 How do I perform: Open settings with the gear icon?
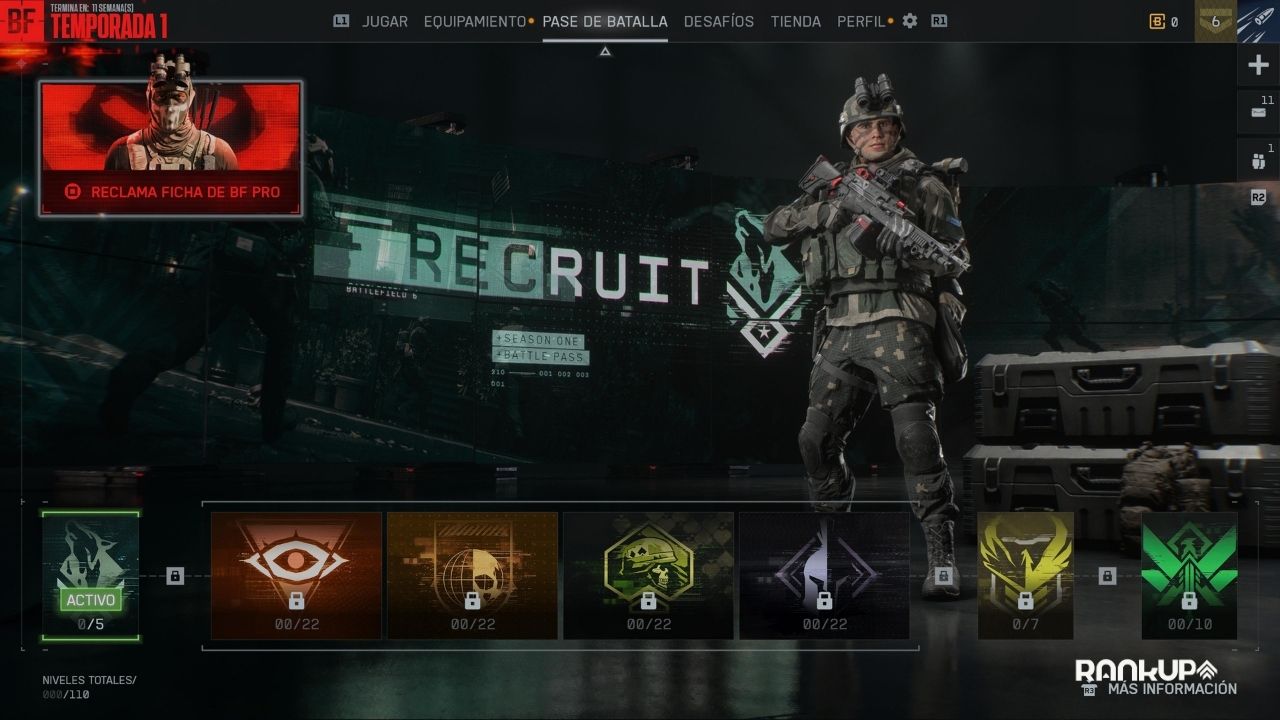click(909, 21)
